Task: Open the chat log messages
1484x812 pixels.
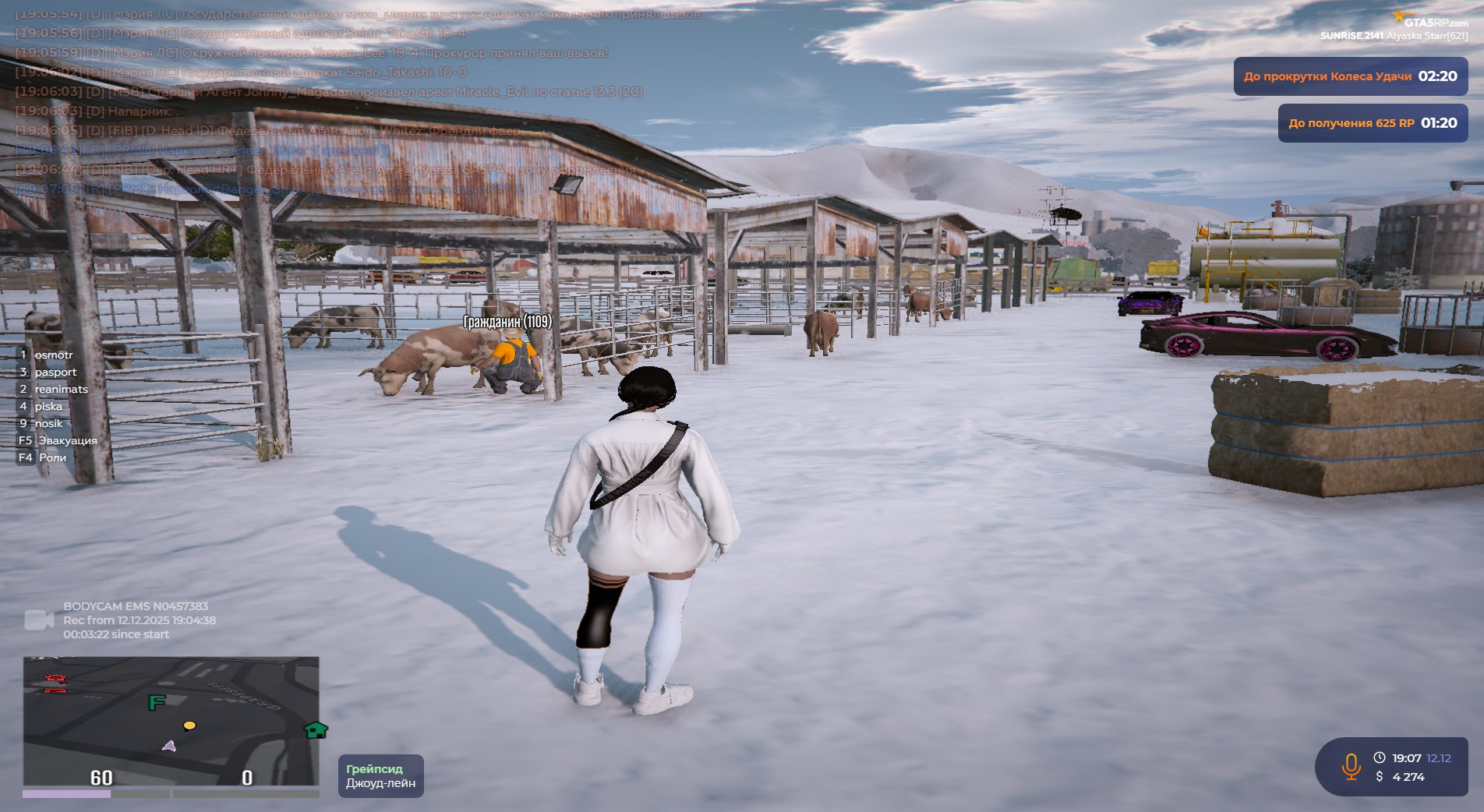Action: (327, 101)
